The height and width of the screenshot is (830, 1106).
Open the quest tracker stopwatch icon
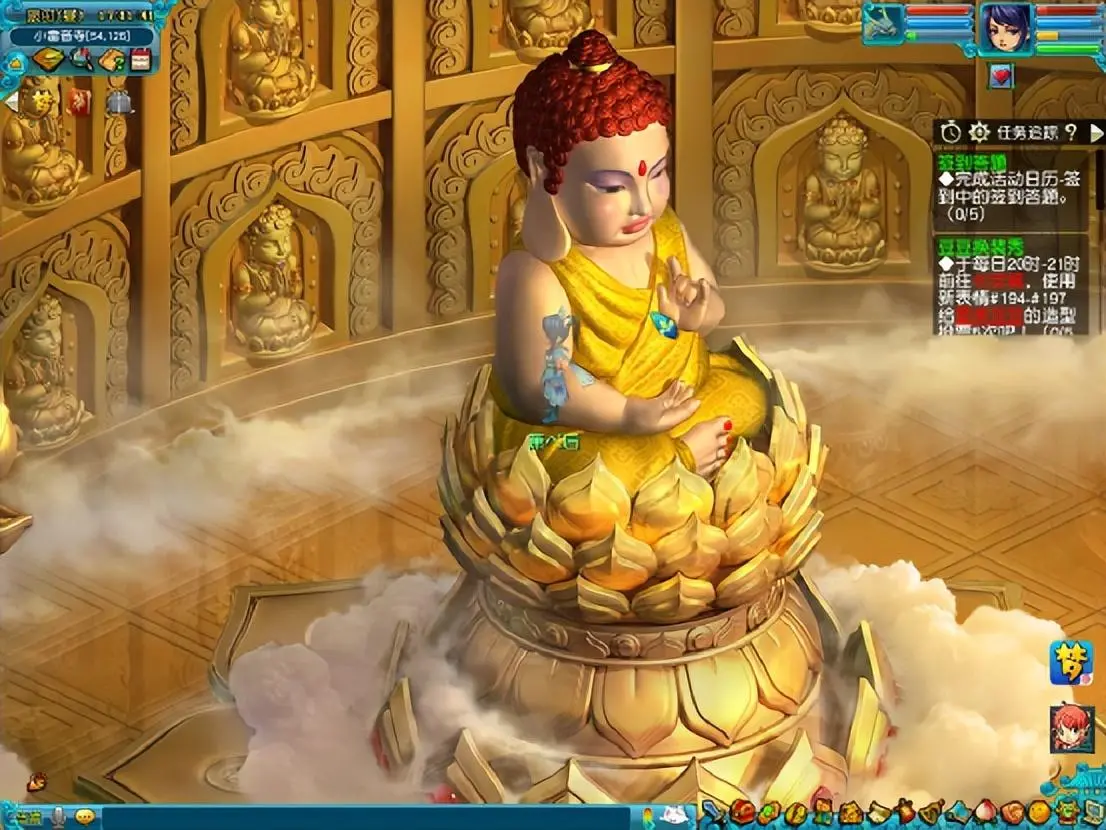(x=951, y=131)
